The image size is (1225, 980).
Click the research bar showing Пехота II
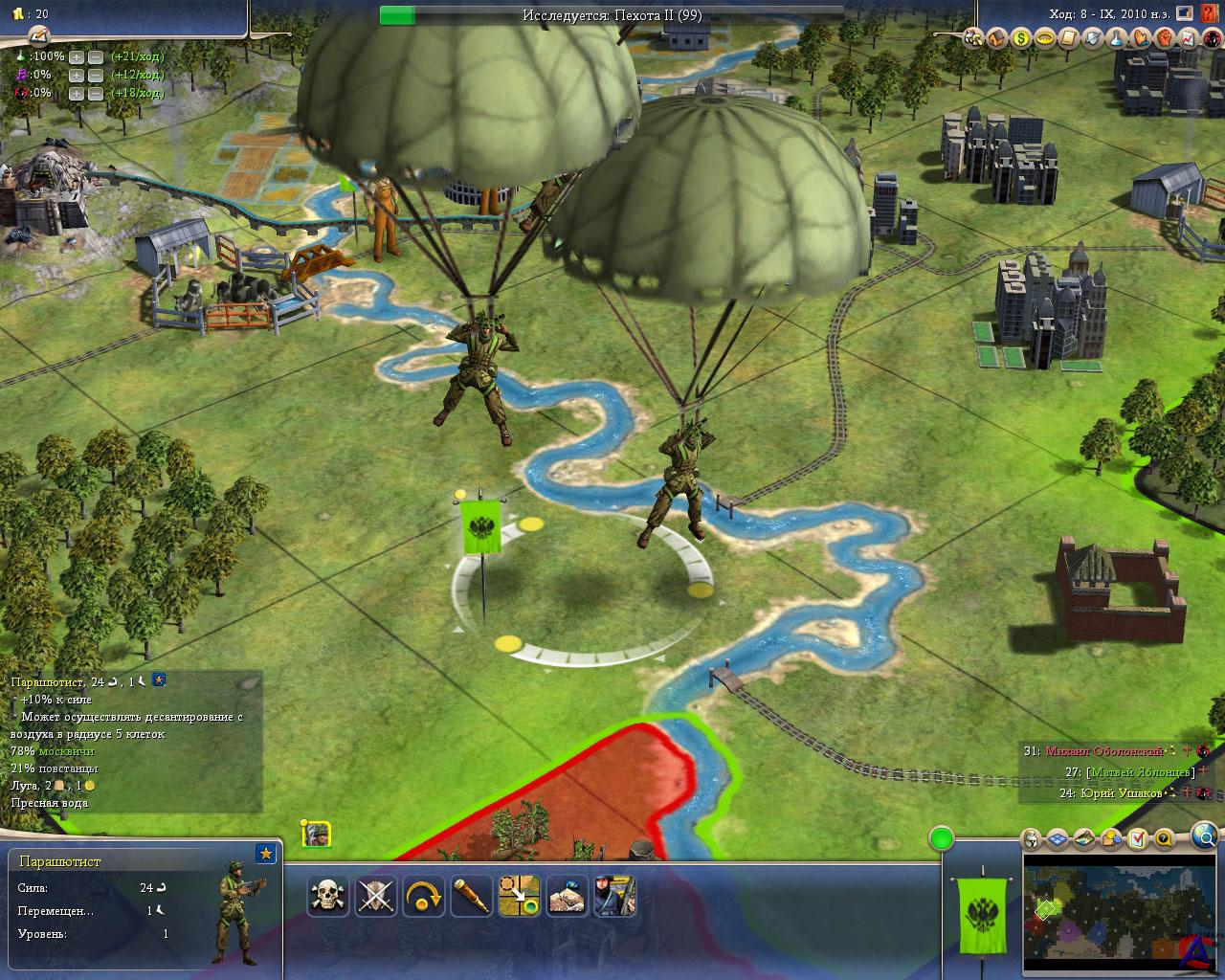pos(612,14)
